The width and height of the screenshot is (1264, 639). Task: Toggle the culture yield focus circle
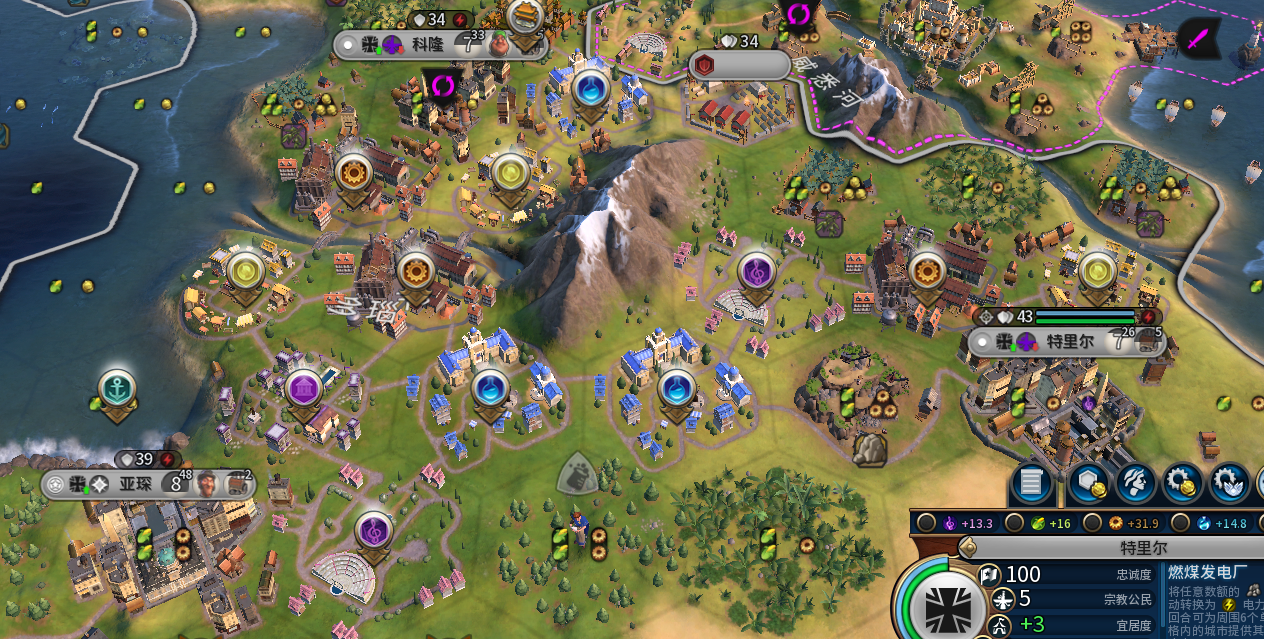click(927, 523)
